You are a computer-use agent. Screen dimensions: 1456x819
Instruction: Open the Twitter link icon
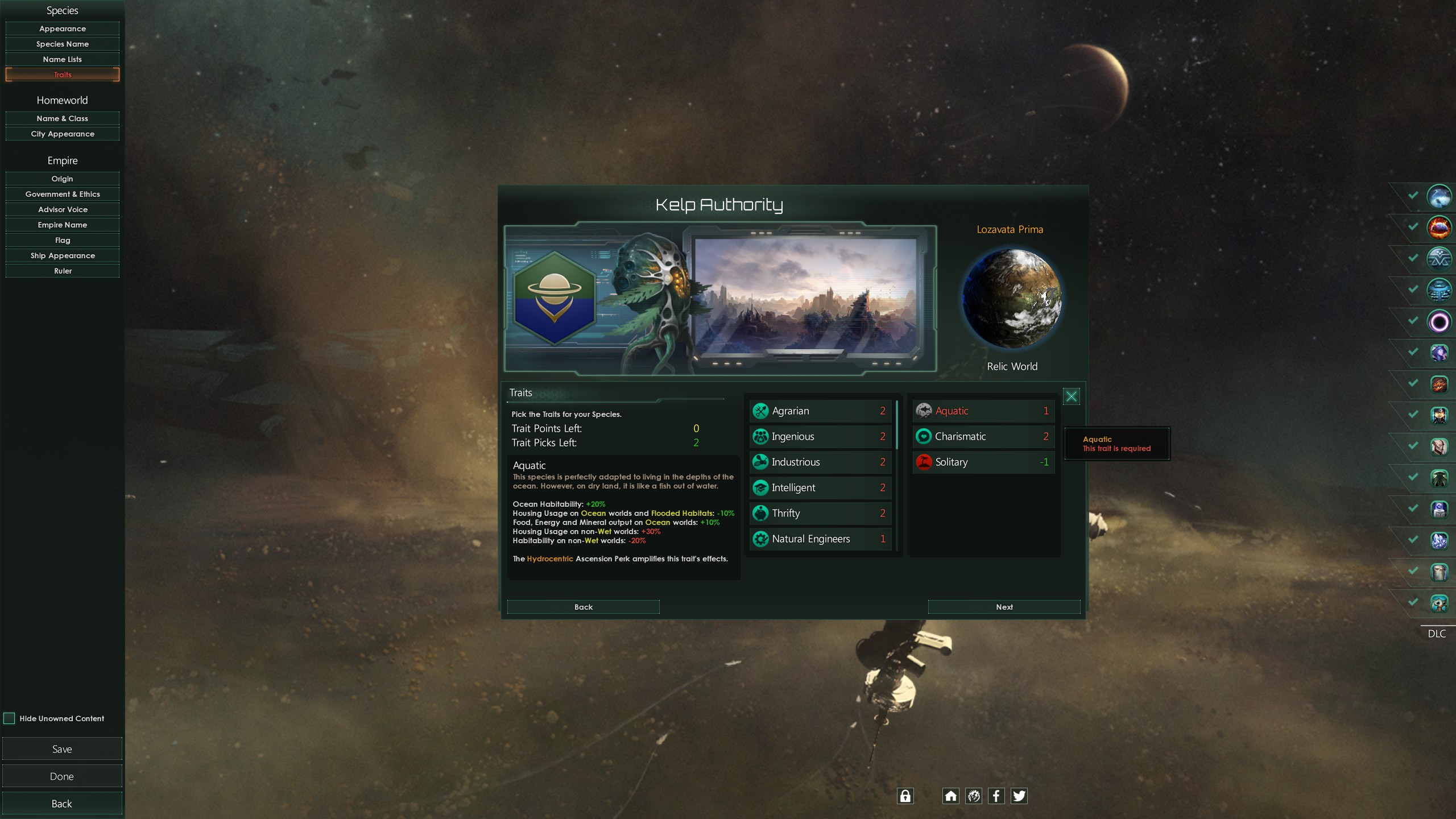click(x=1019, y=796)
